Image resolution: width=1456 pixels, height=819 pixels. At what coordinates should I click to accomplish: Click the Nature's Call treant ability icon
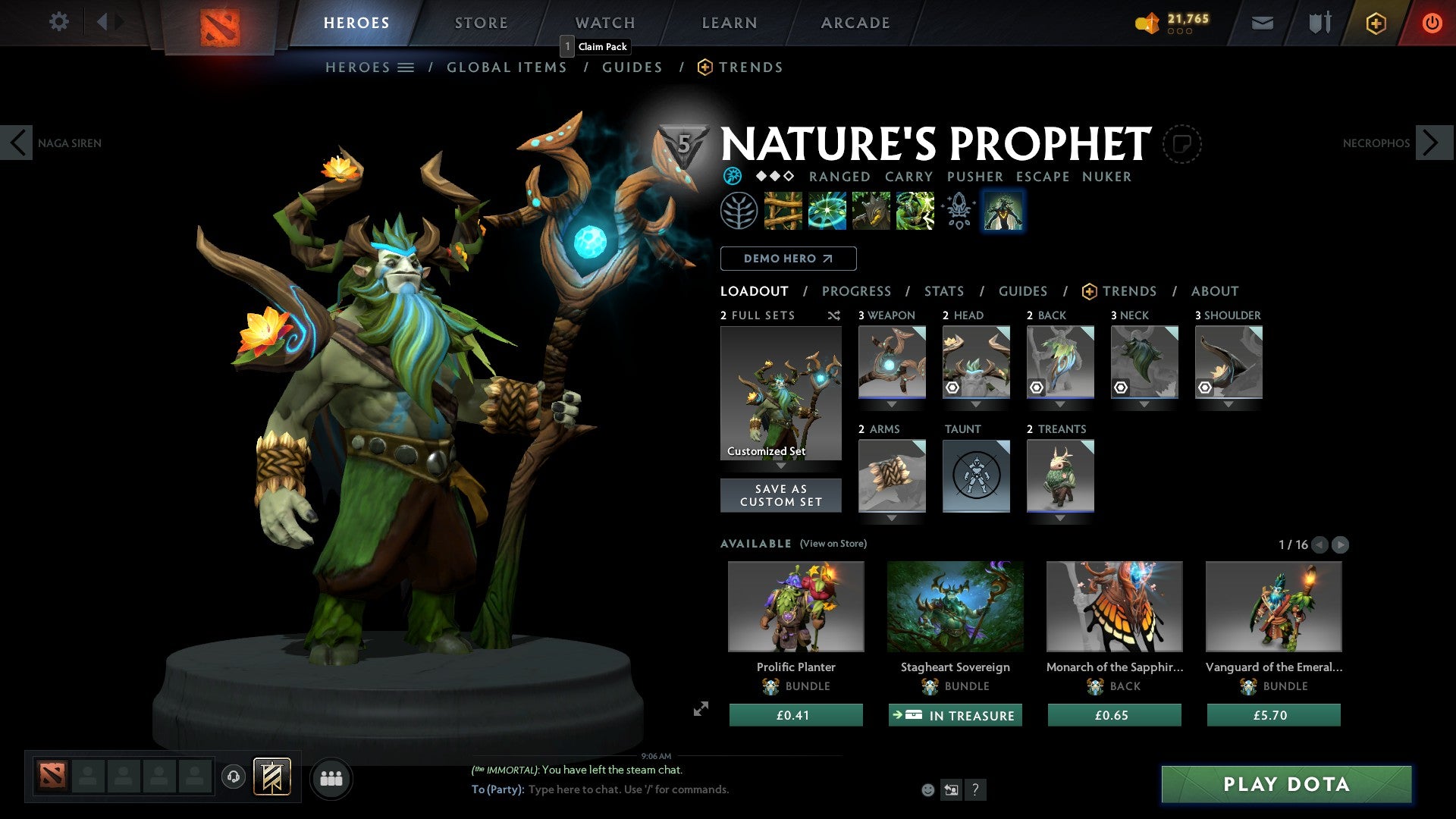click(871, 211)
